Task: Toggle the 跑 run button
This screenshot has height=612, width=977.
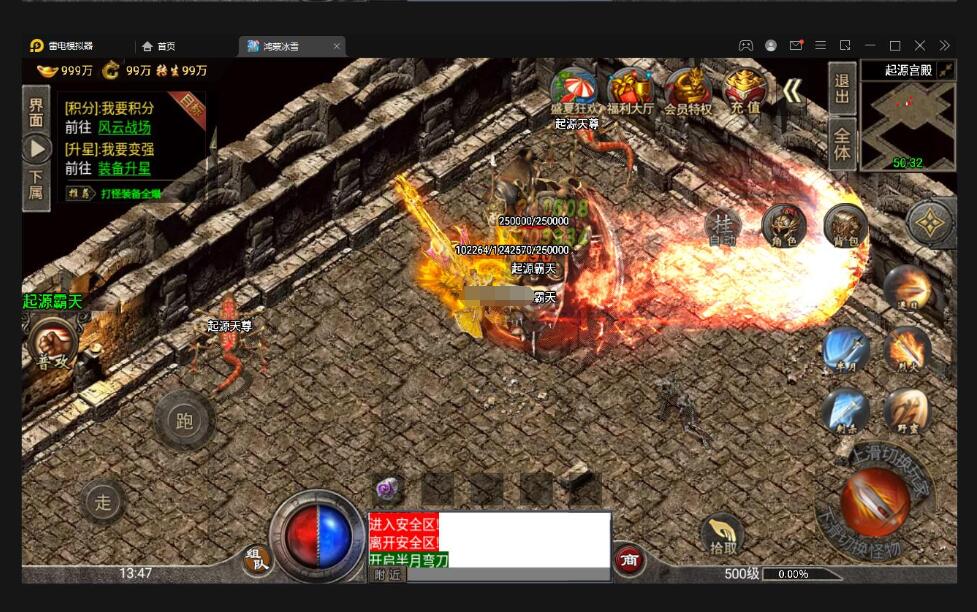Action: (x=184, y=421)
